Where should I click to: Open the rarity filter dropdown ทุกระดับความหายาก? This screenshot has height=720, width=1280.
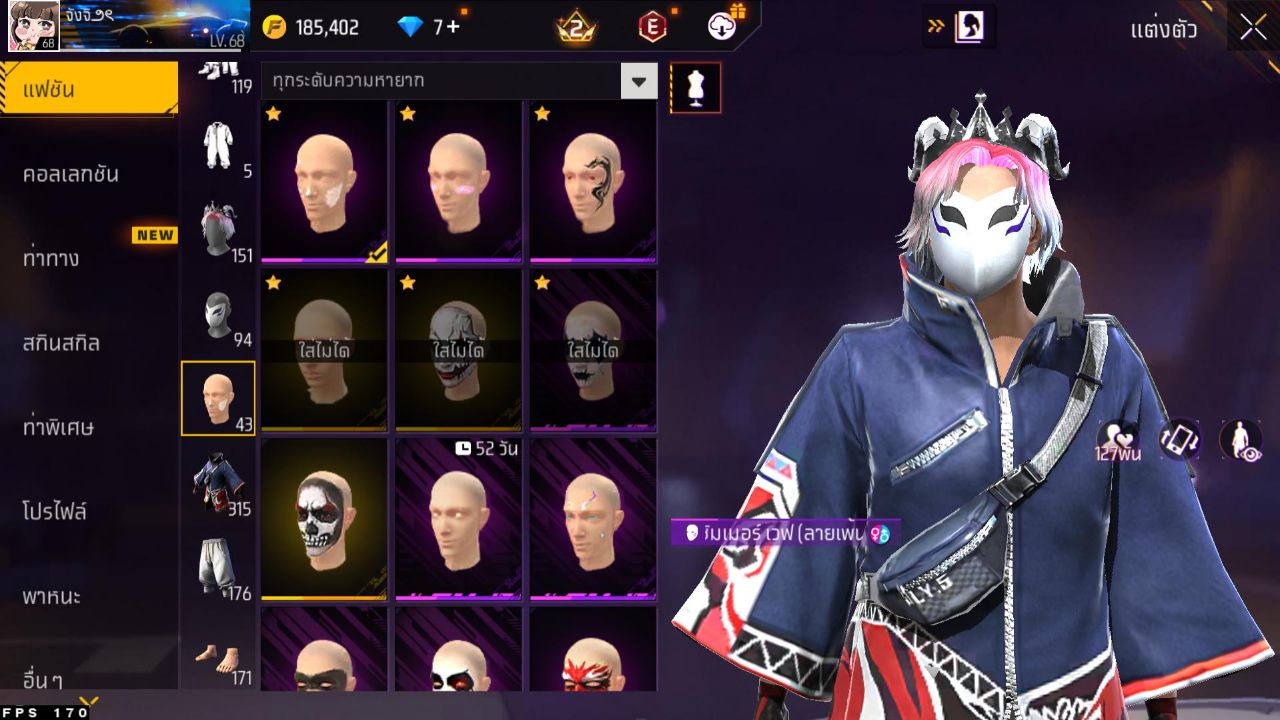point(455,80)
